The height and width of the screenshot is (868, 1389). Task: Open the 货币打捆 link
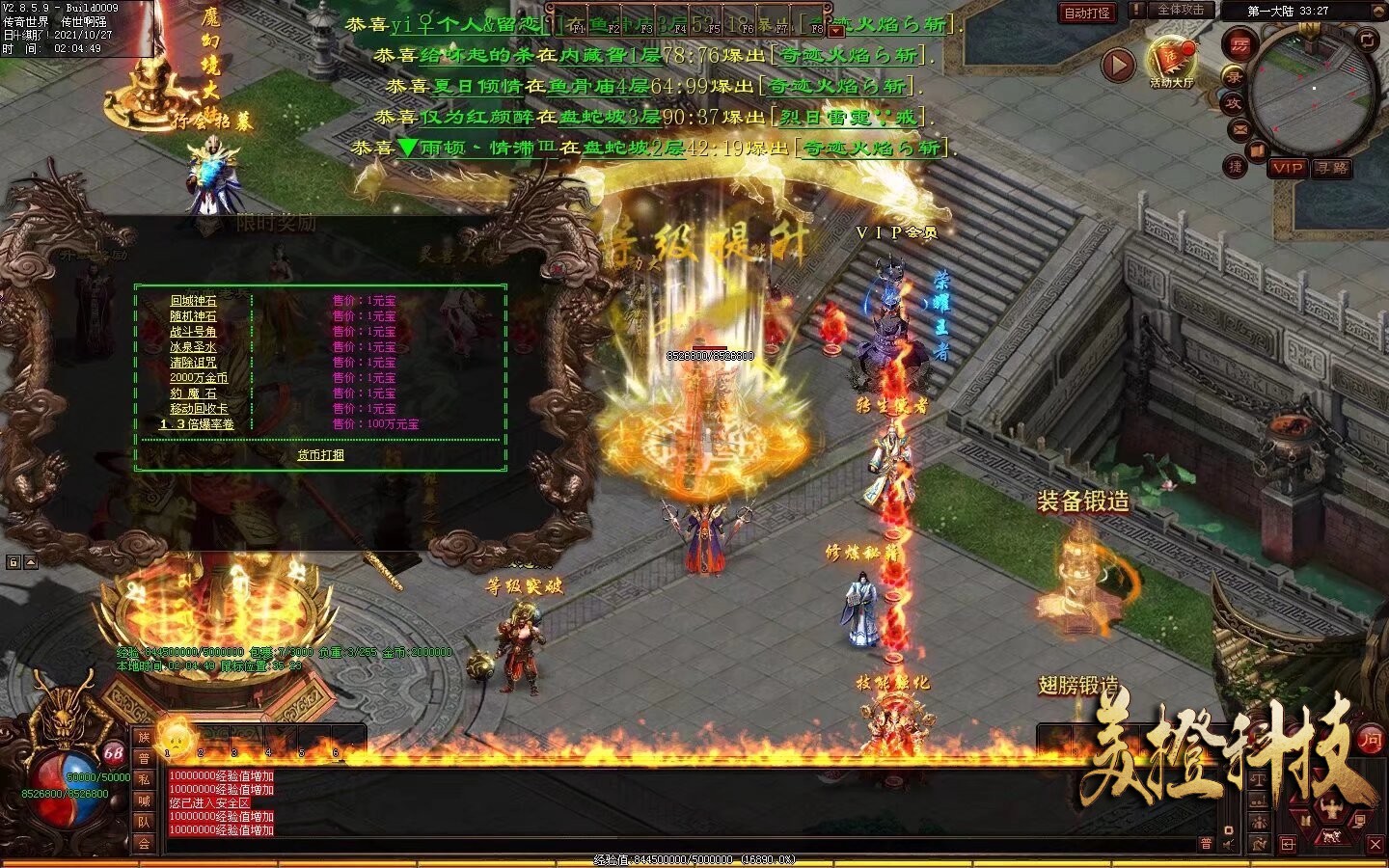320,455
